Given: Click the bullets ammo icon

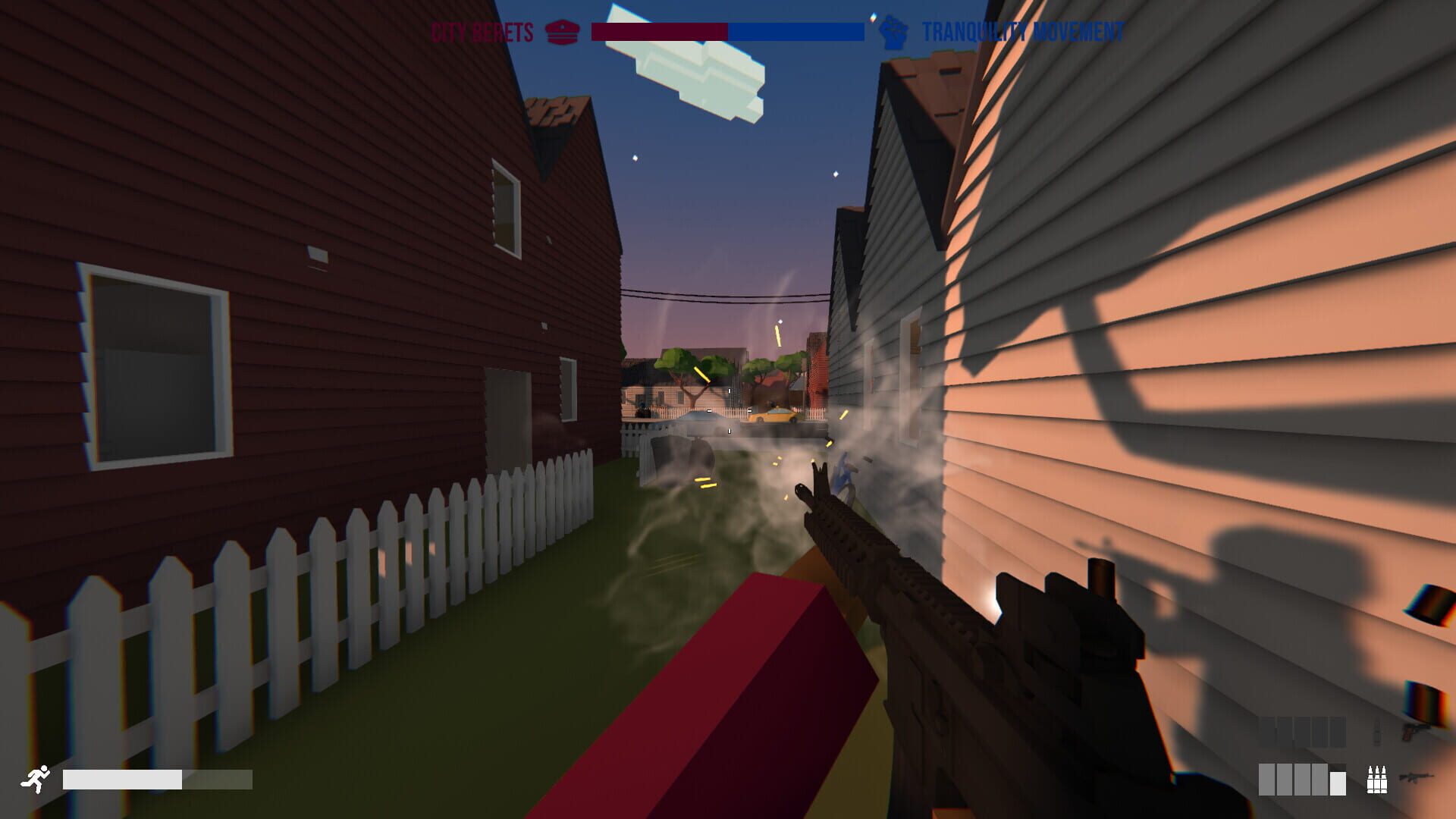Looking at the screenshot, I should tap(1377, 779).
